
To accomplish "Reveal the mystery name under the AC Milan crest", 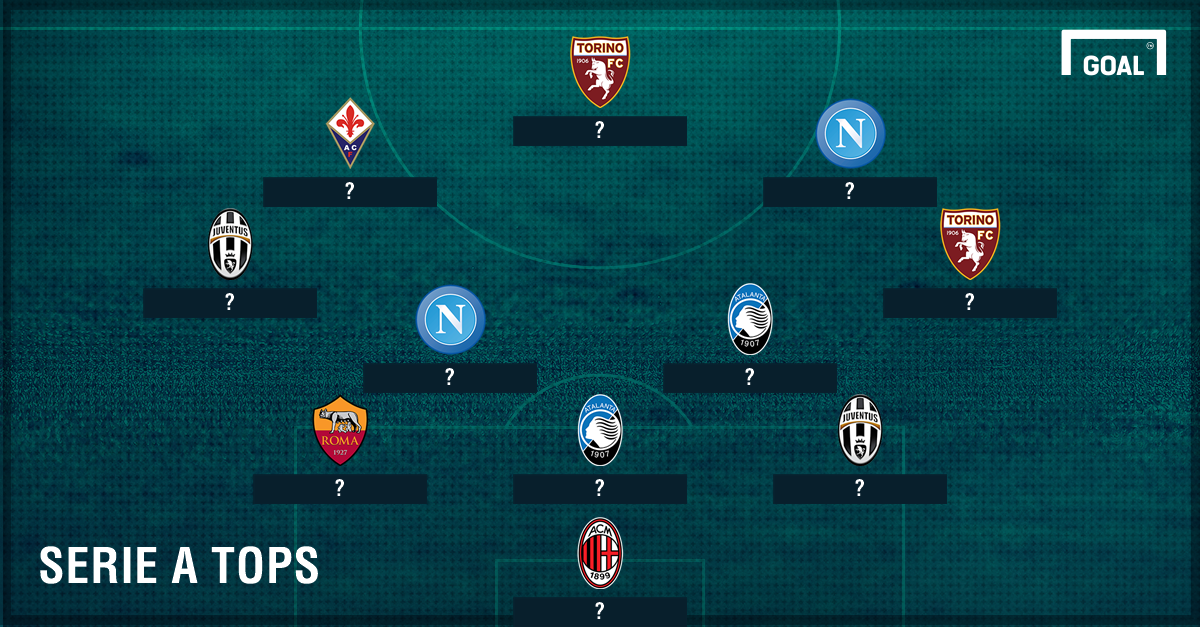I will coord(600,611).
